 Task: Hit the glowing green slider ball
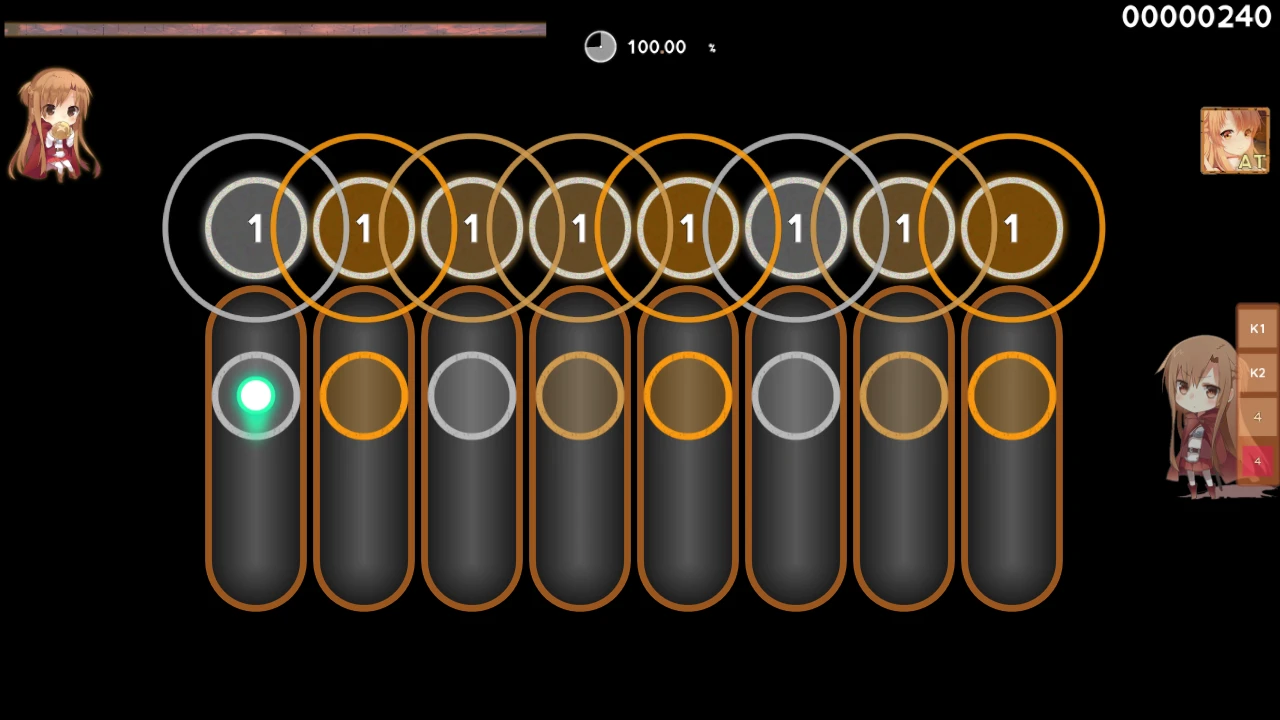pyautogui.click(x=256, y=396)
